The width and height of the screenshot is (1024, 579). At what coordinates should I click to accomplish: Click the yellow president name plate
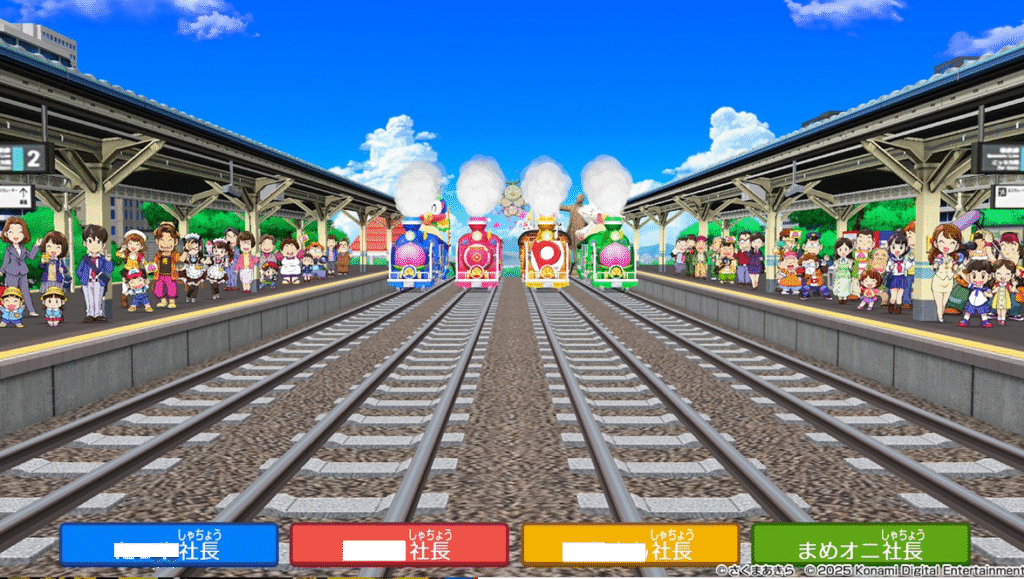630,545
